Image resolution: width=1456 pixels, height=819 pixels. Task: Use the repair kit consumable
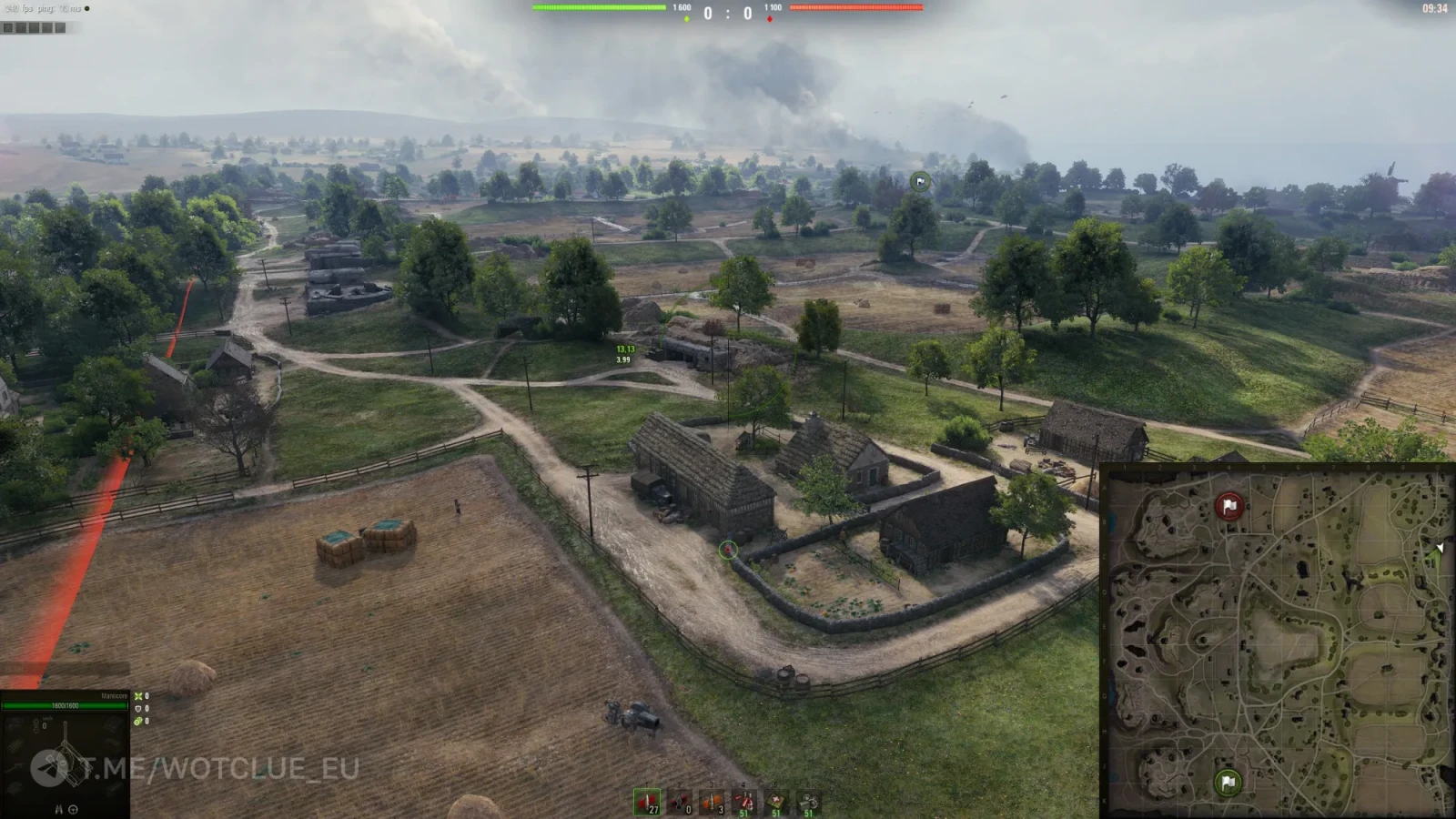tap(808, 802)
